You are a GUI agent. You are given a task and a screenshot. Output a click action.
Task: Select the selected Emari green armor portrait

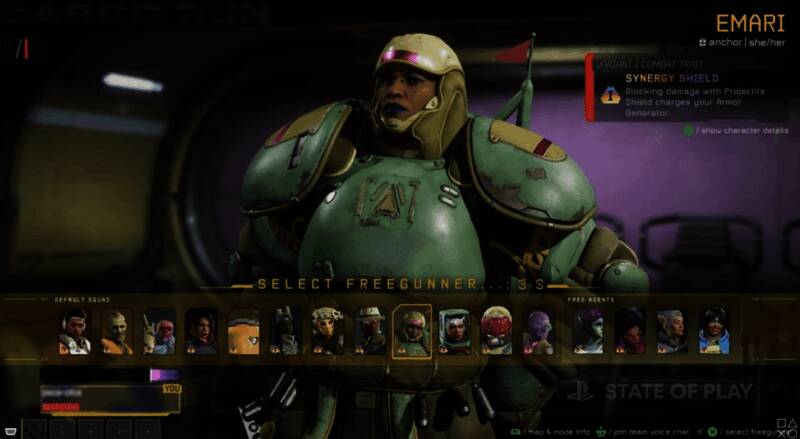point(411,331)
